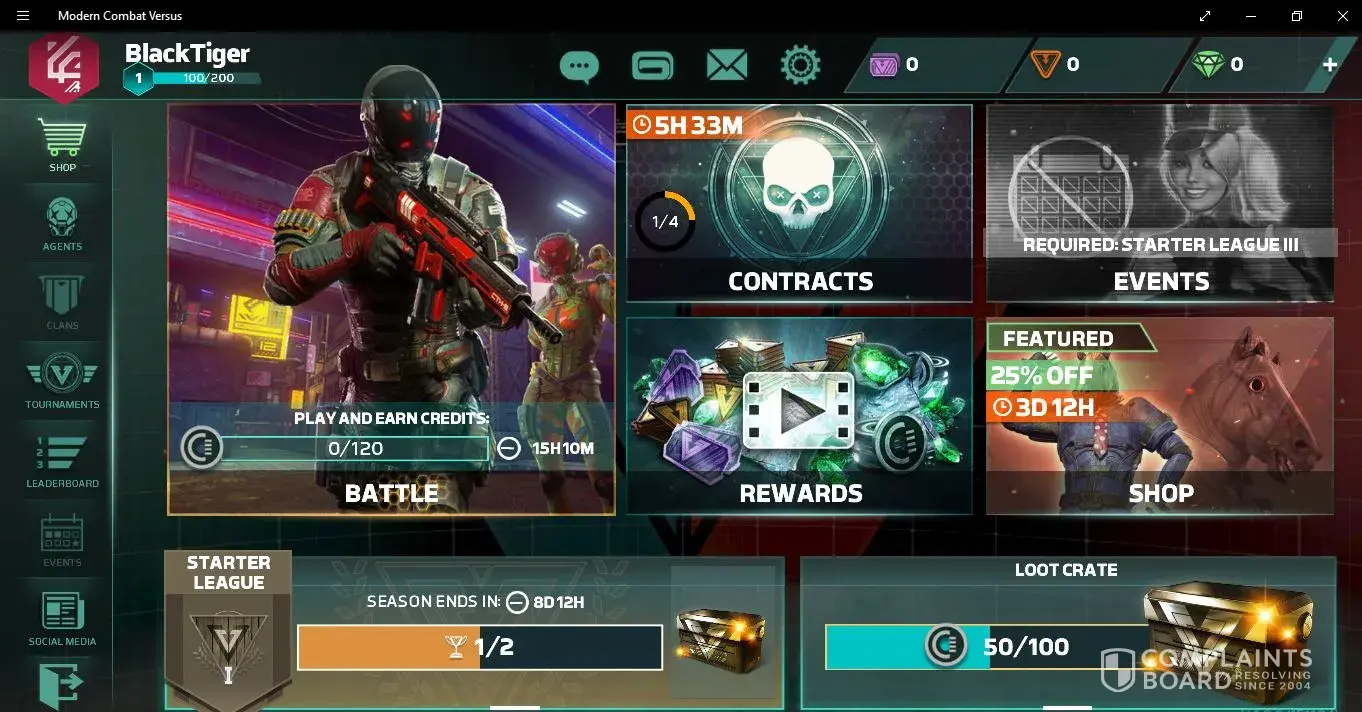The image size is (1362, 712).
Task: Click the exit door icon
Action: 60,688
